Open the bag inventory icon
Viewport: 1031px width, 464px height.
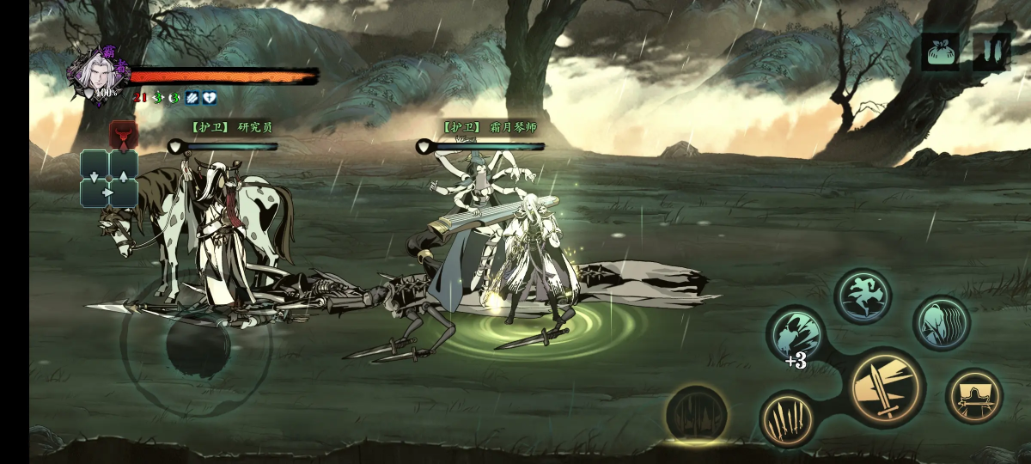(x=940, y=51)
